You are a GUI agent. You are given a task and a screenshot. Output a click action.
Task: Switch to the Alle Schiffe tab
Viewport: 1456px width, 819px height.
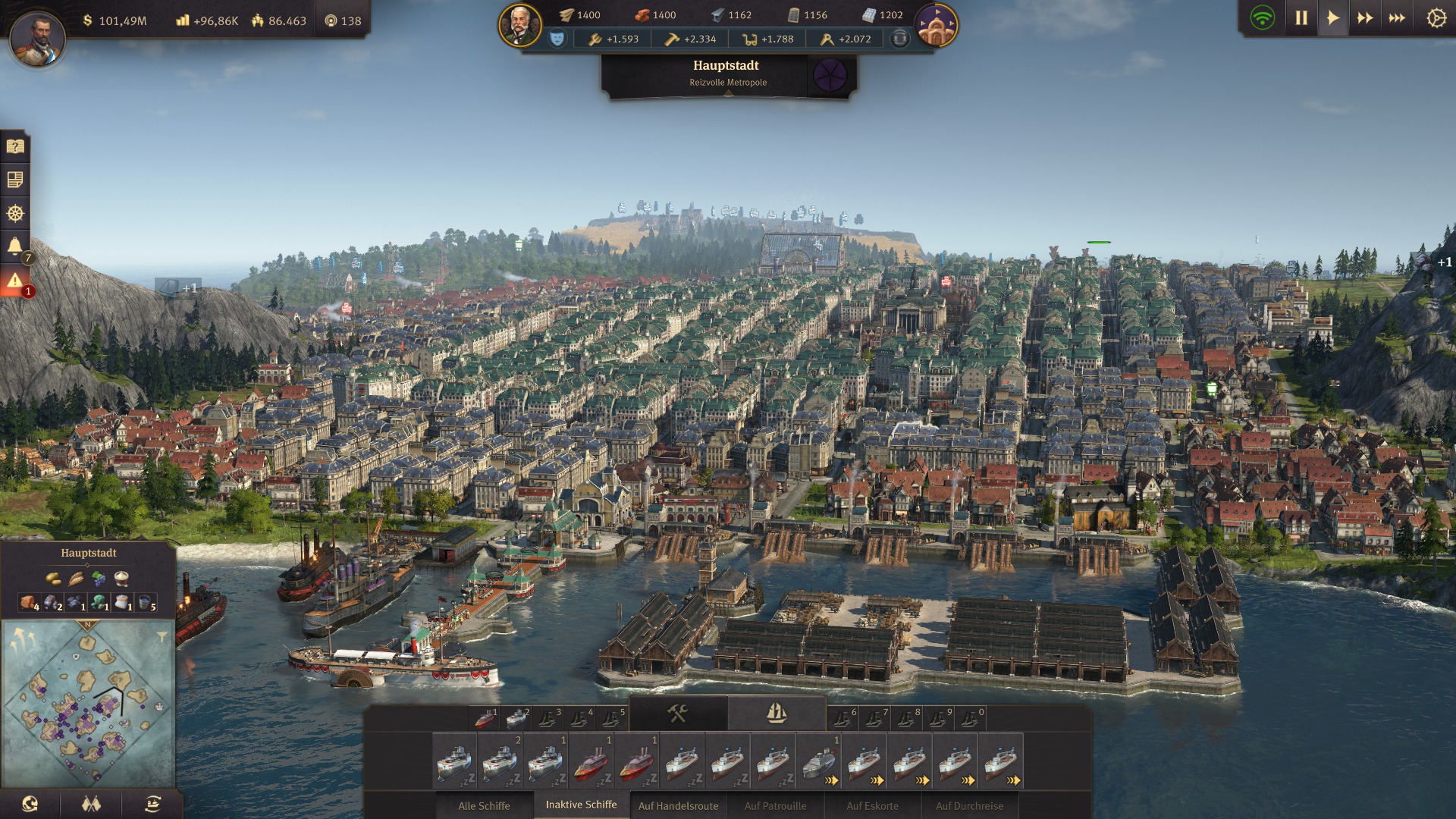click(484, 805)
